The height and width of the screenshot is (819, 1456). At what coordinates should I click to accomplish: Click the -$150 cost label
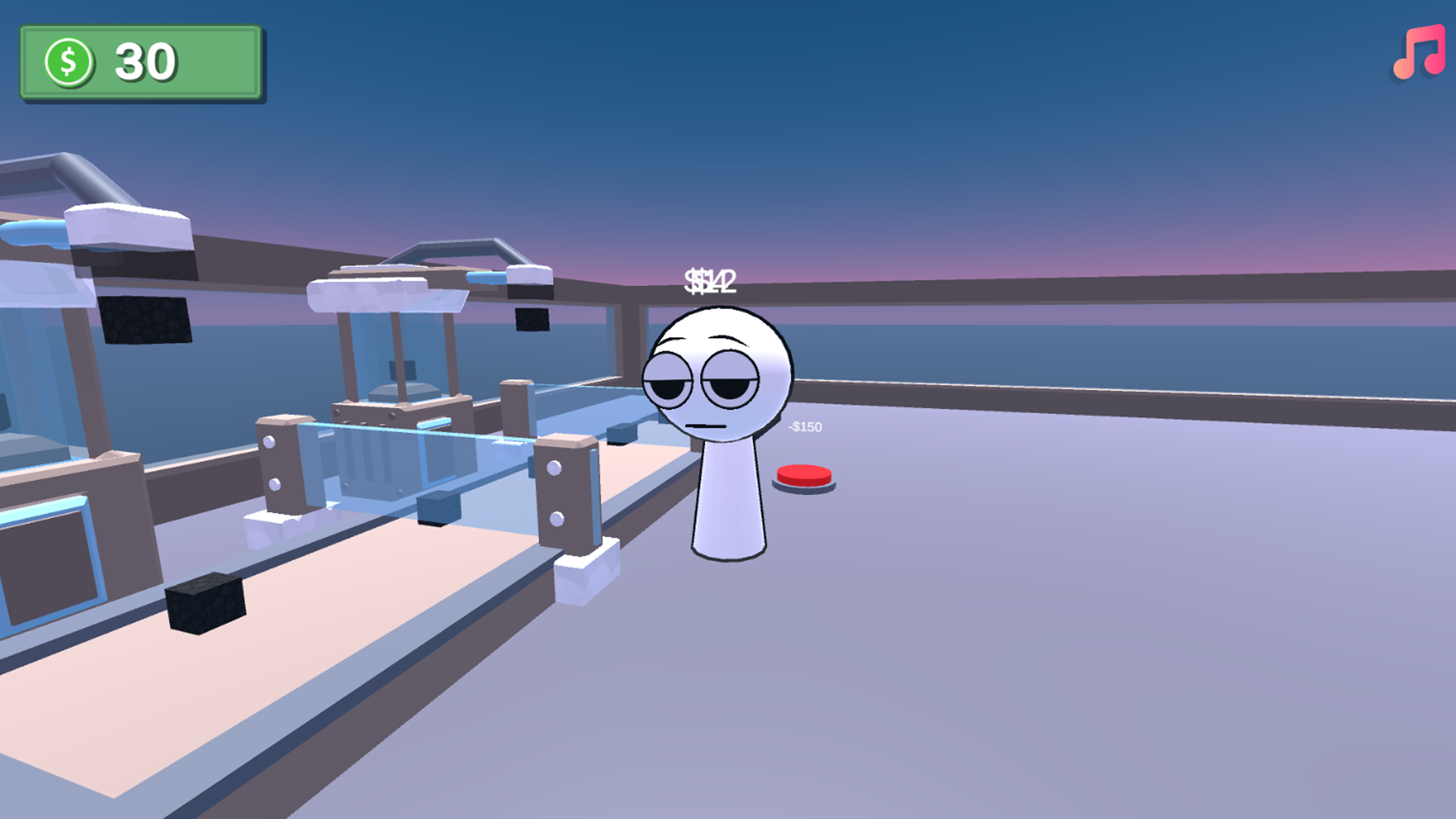pos(805,427)
